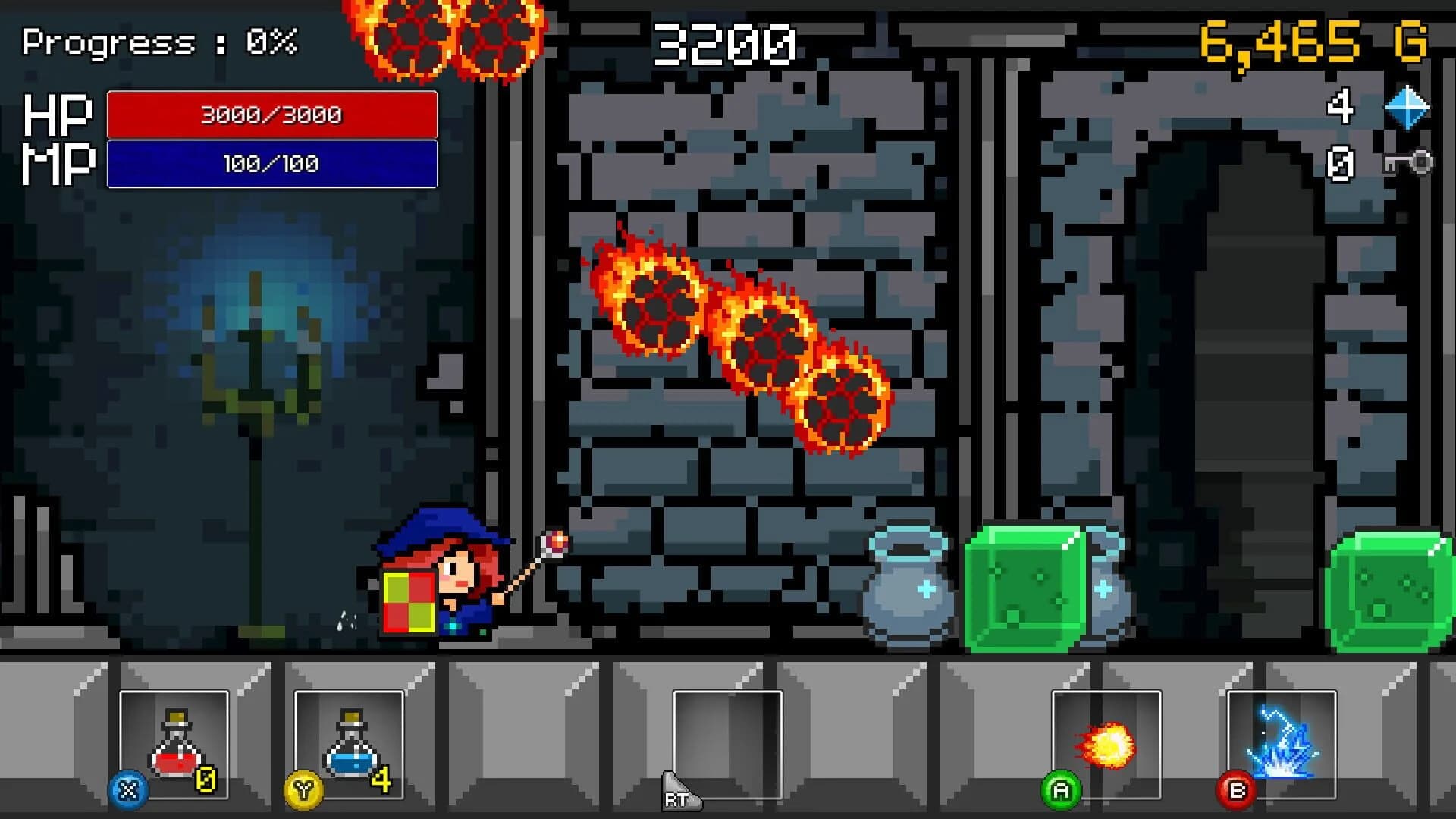This screenshot has width=1456, height=819.
Task: Use the red health potion item
Action: [174, 747]
